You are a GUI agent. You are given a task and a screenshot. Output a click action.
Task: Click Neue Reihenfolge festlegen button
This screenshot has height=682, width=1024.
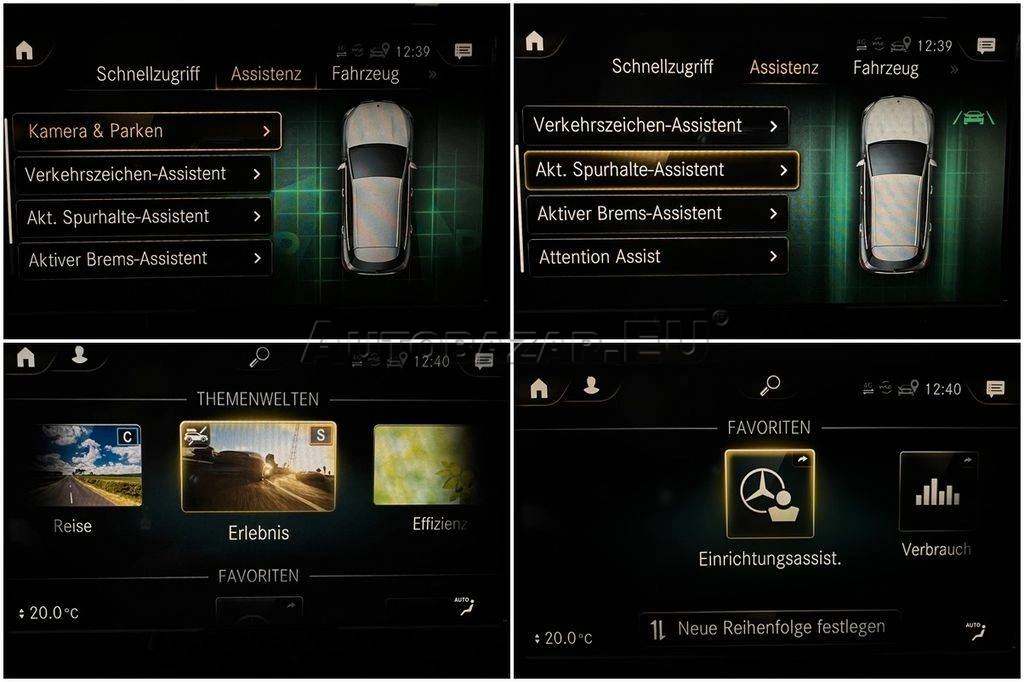[x=768, y=628]
